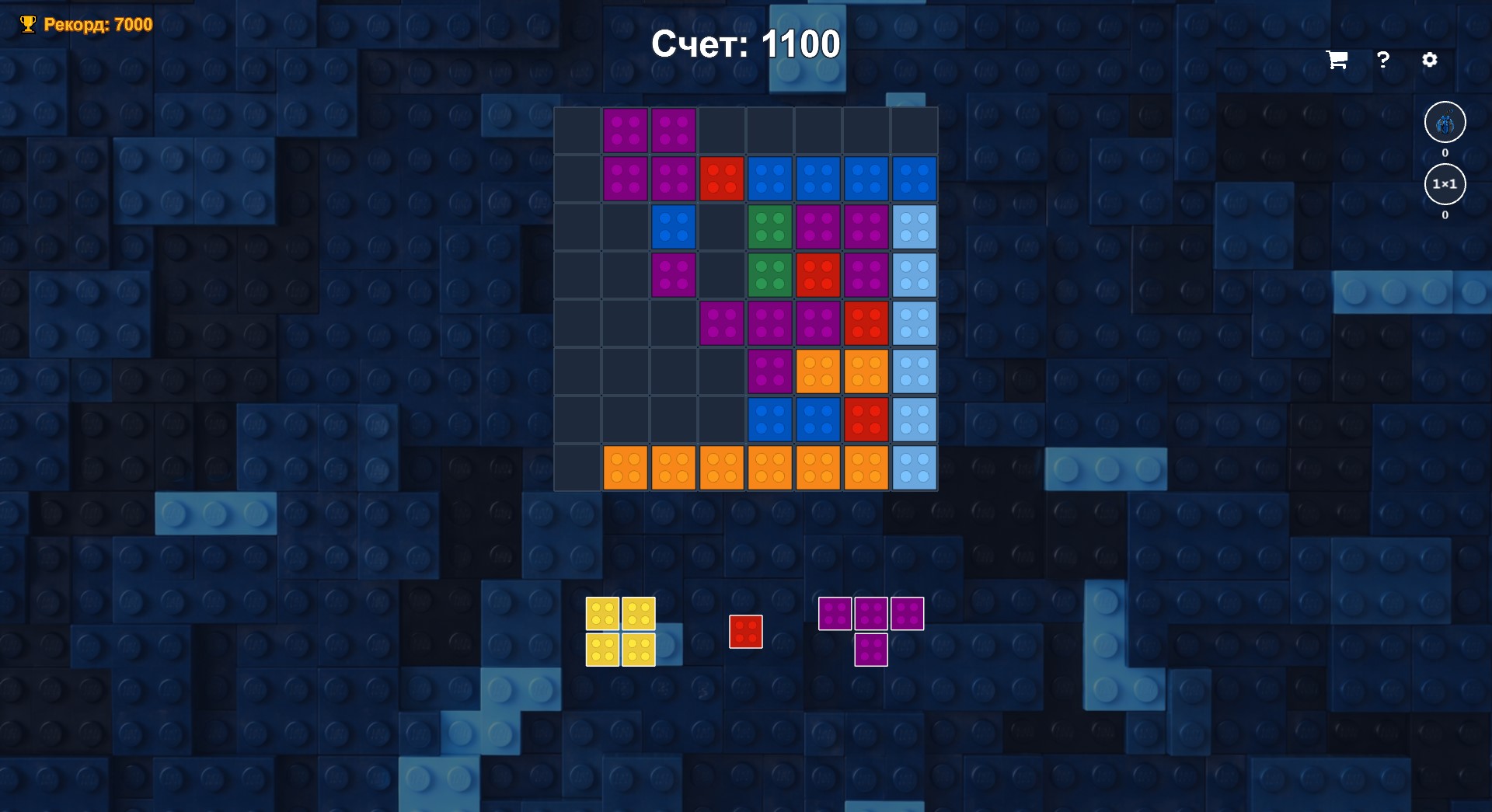This screenshot has width=1492, height=812.
Task: Select the small red 1×1 piece
Action: [745, 632]
